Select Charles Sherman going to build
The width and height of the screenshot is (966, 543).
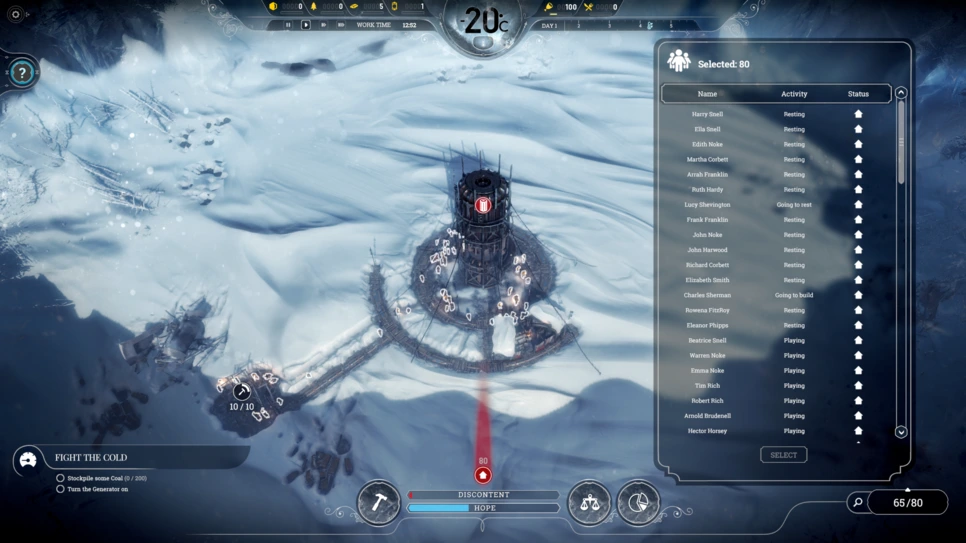pos(707,295)
